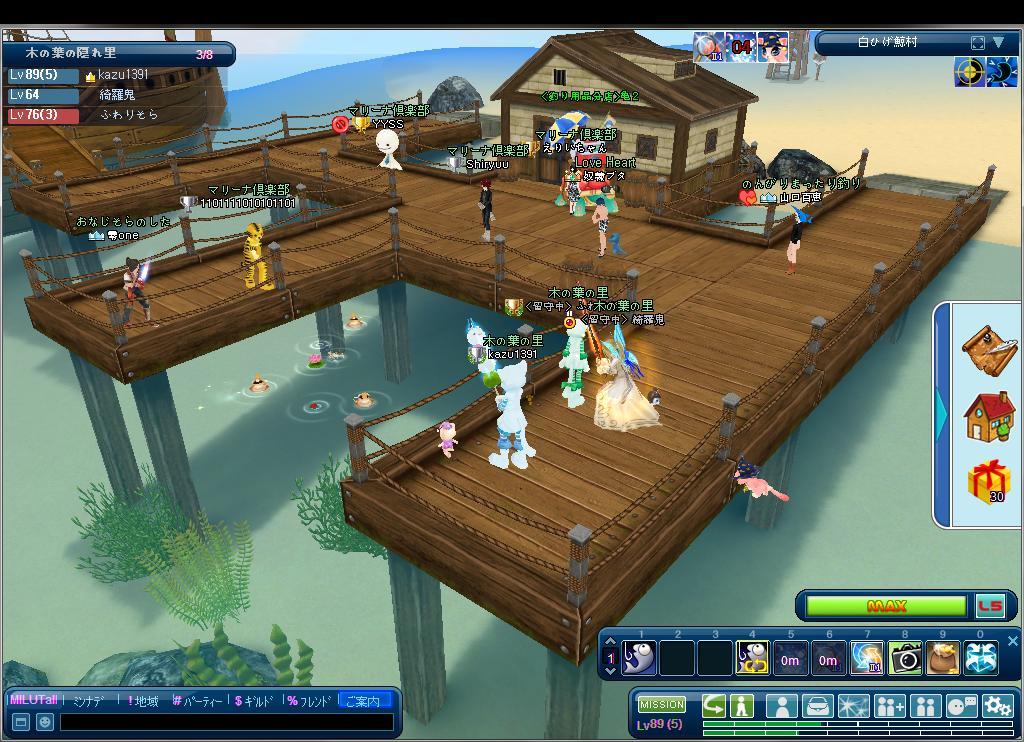Screen dimensions: 1024x742
Task: Activate the camera screenshot hotbar slot
Action: [904, 658]
